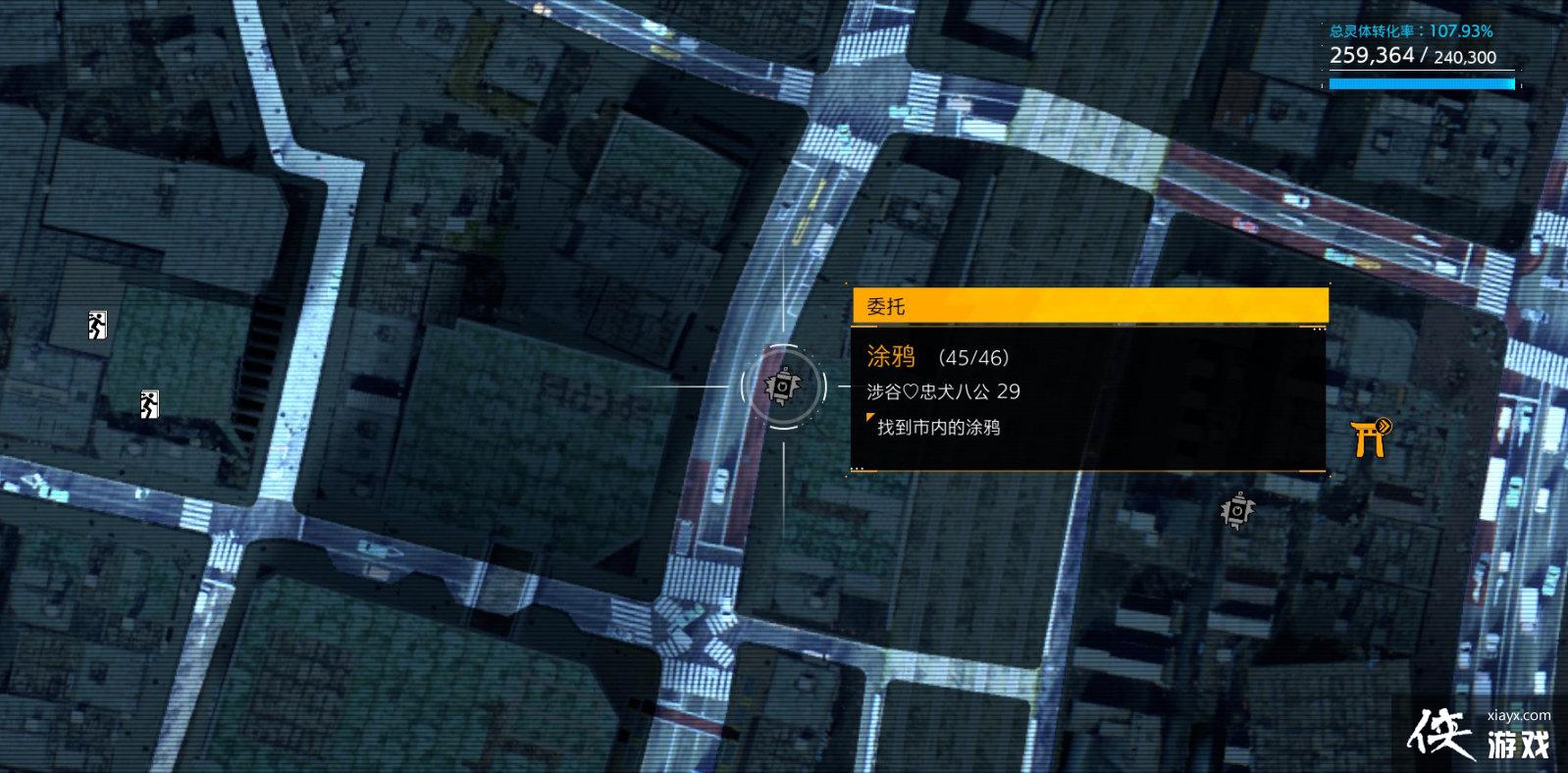This screenshot has height=773, width=1568.
Task: Select the graffiti marker below the torii gate
Action: click(1237, 511)
